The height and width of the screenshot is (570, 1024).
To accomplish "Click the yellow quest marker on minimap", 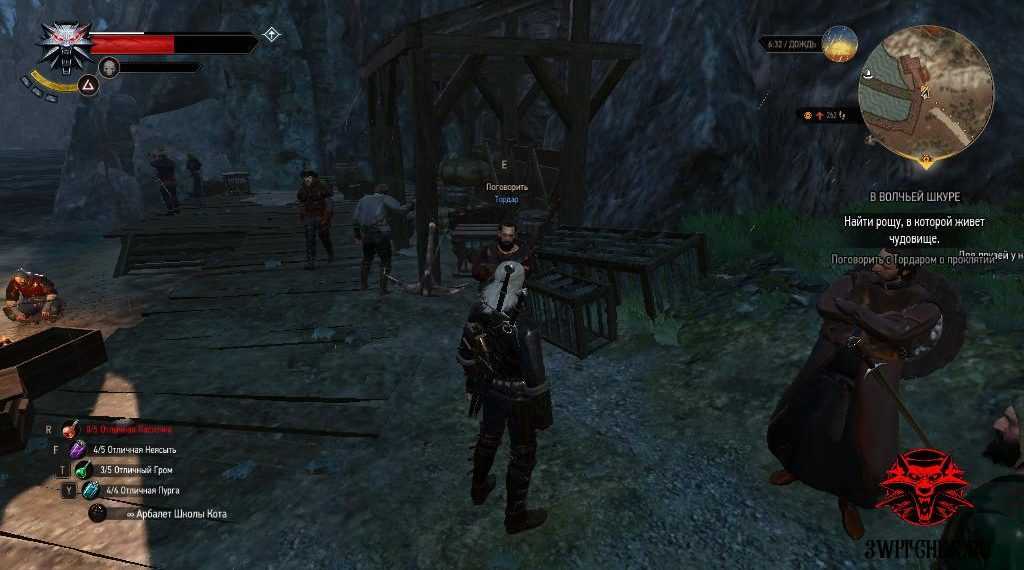I will [x=926, y=158].
